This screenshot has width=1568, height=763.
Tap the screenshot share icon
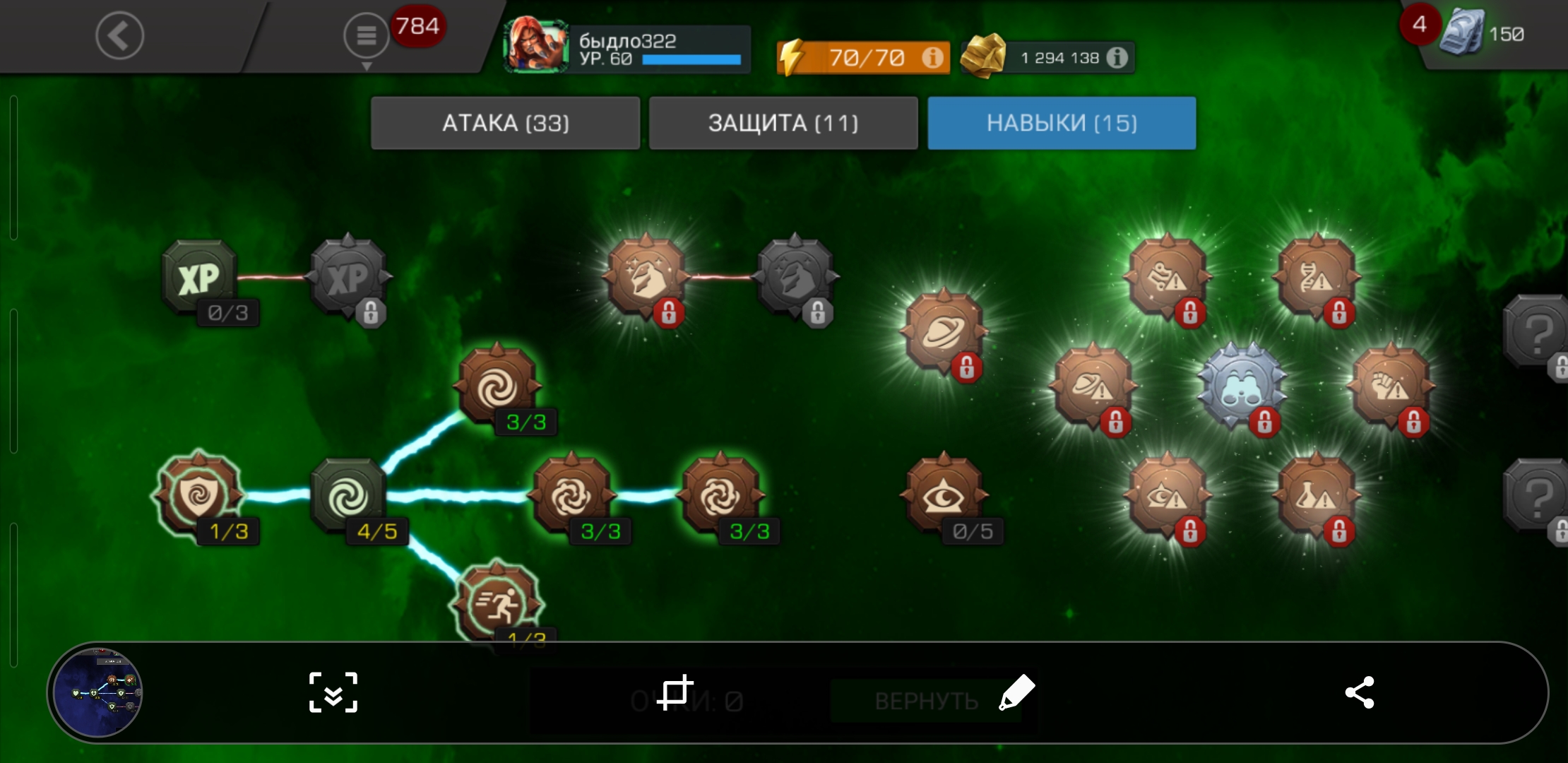click(x=1359, y=692)
